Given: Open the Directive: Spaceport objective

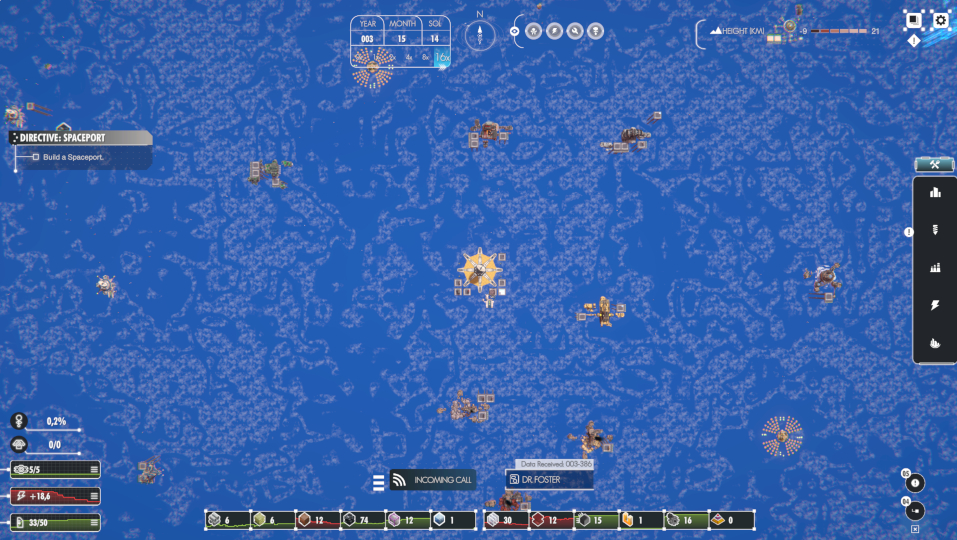Looking at the screenshot, I should (x=81, y=138).
